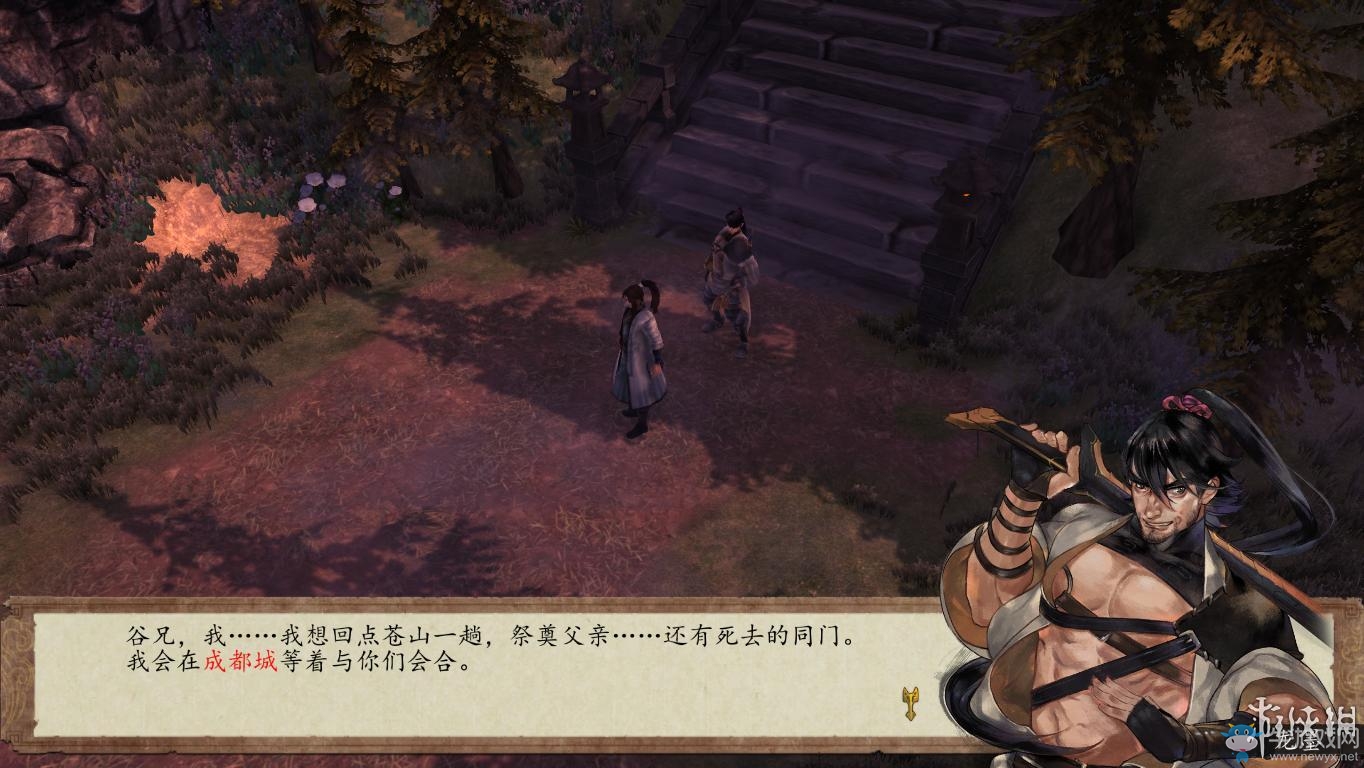Click the www.newyx.net text link
The image size is (1364, 768).
pos(1315,757)
